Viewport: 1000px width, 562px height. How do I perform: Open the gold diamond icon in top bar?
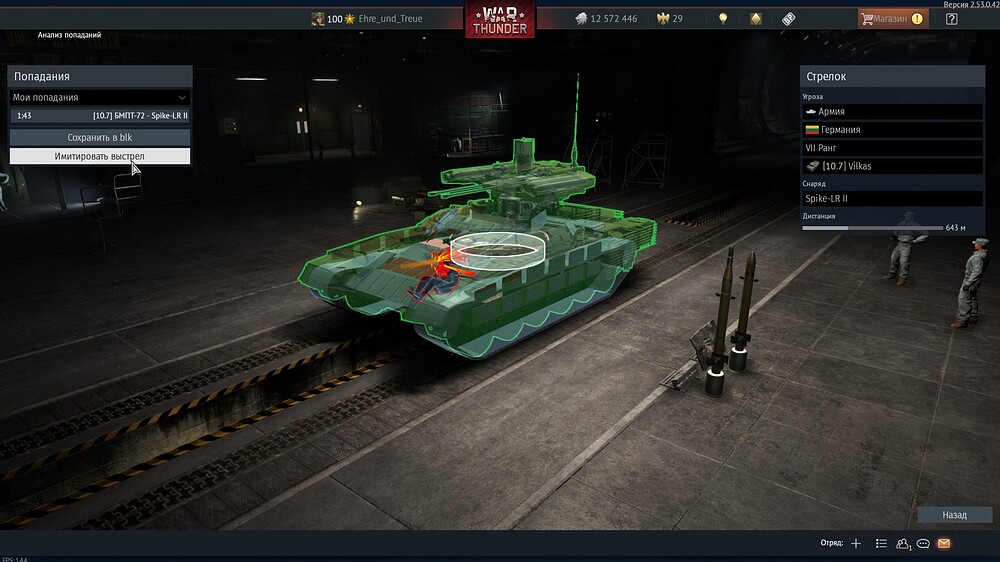(756, 19)
